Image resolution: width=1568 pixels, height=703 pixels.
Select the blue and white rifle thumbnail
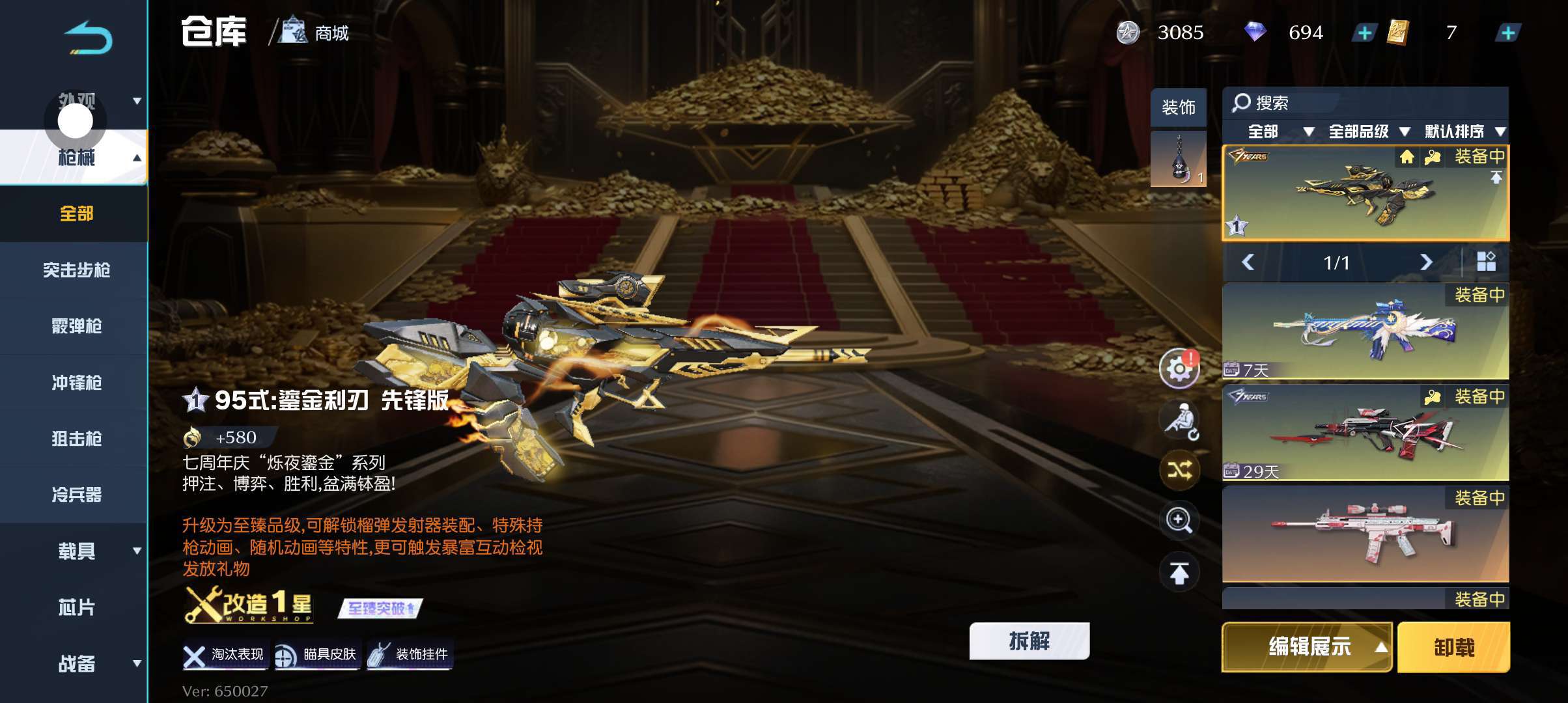(1365, 331)
